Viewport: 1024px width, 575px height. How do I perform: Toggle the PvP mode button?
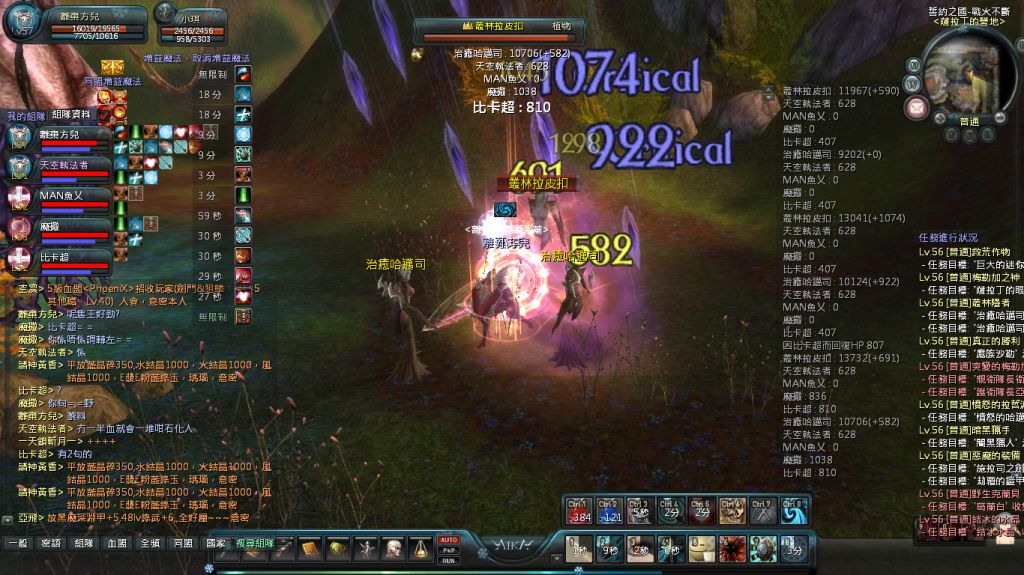448,550
